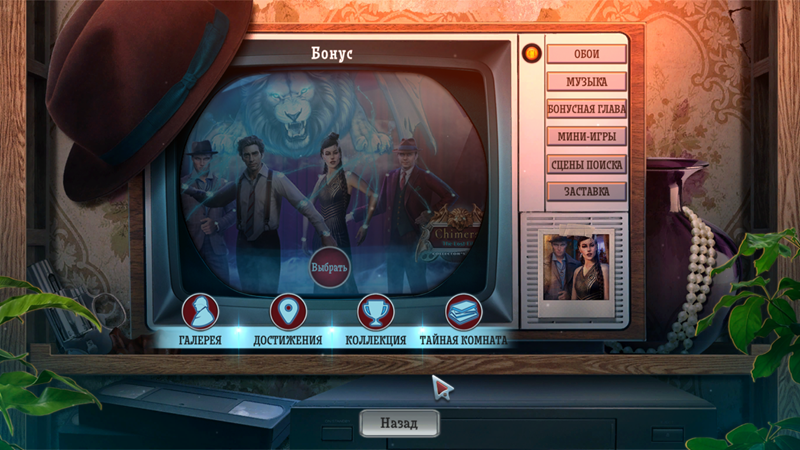Click the red Выбрать button

point(329,268)
